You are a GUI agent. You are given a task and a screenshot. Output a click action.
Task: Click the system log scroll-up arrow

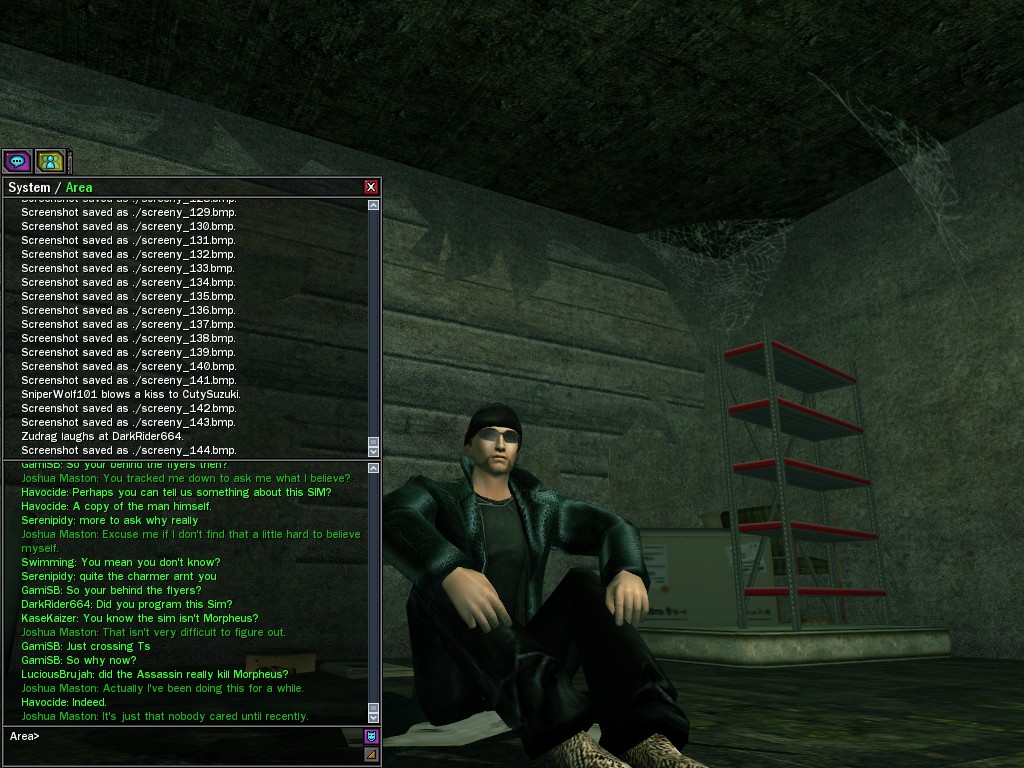[x=374, y=205]
